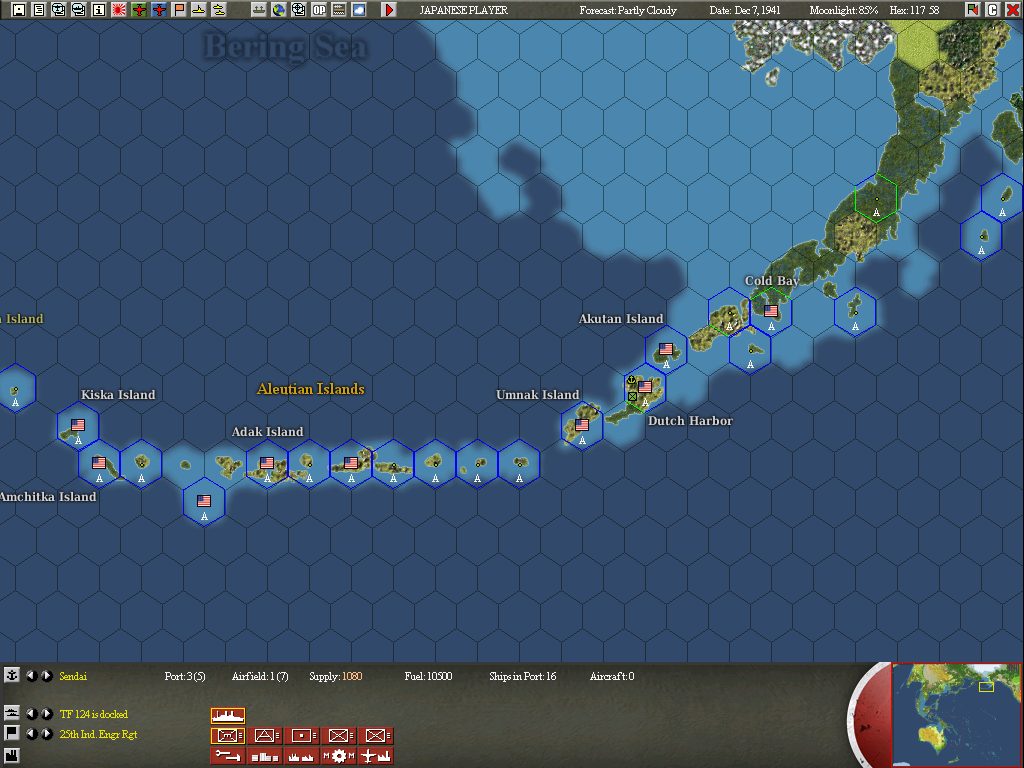This screenshot has height=768, width=1024.
Task: Click the cloud weather toolbar icon
Action: pyautogui.click(x=359, y=10)
